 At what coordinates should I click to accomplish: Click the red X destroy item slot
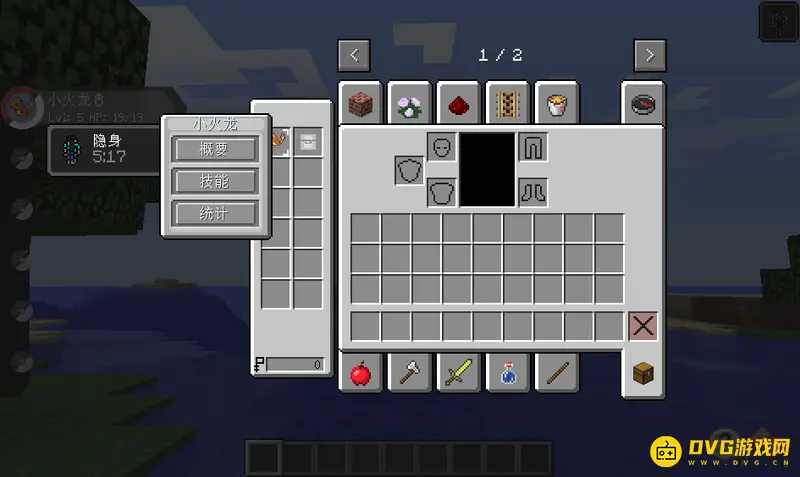[643, 326]
